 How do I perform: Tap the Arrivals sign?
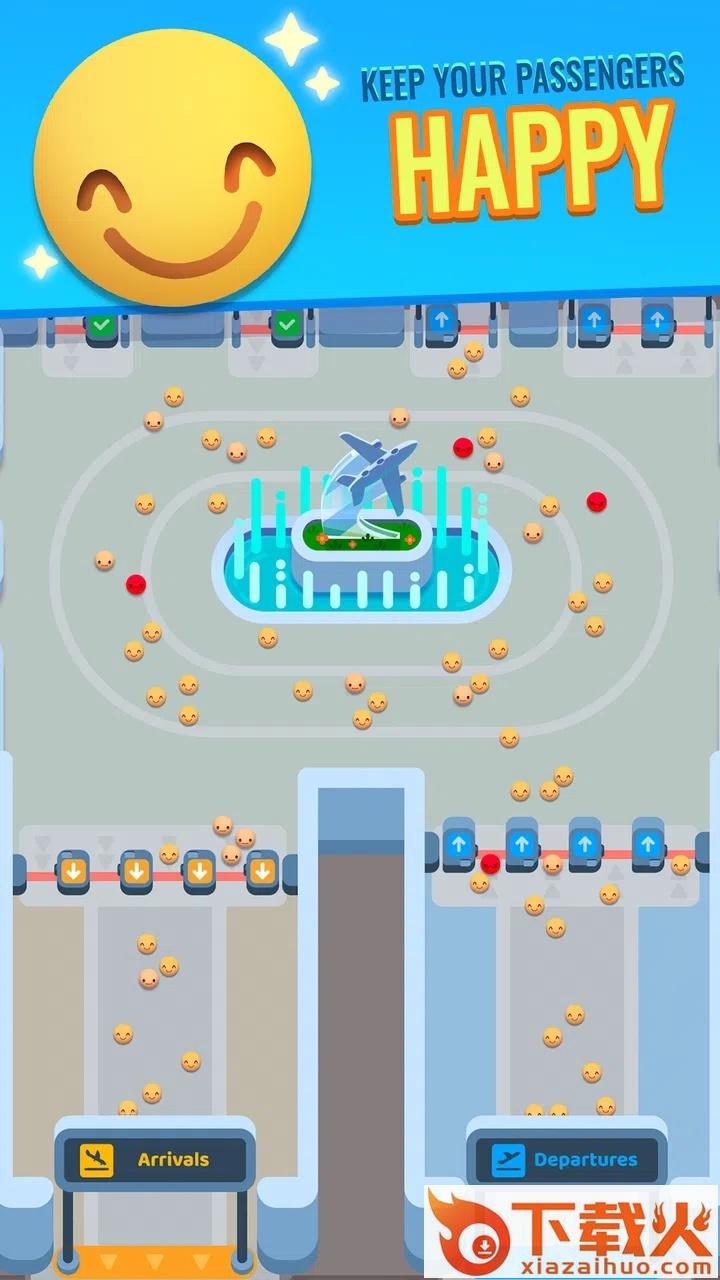[154, 1160]
